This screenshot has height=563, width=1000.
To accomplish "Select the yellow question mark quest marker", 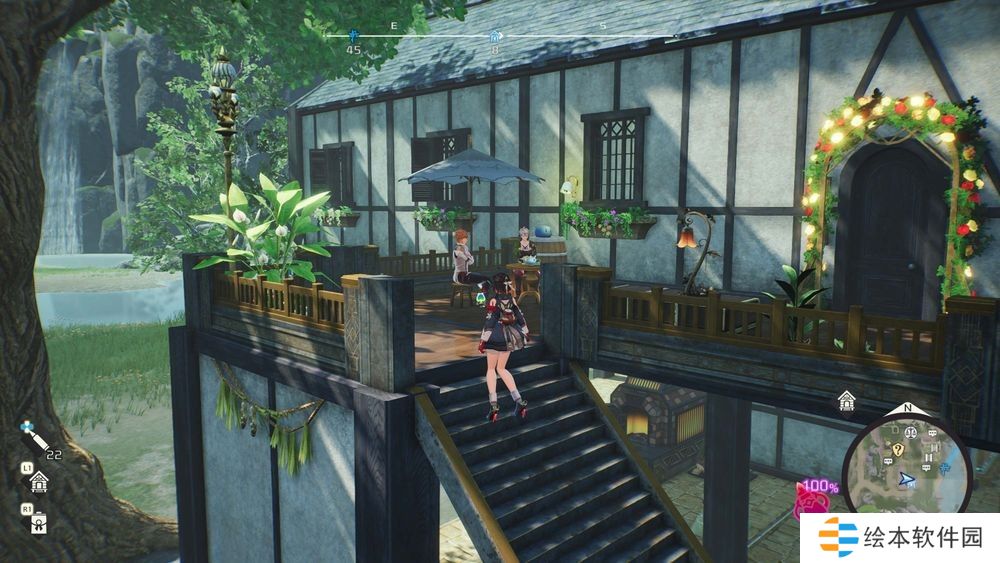I will tap(897, 450).
